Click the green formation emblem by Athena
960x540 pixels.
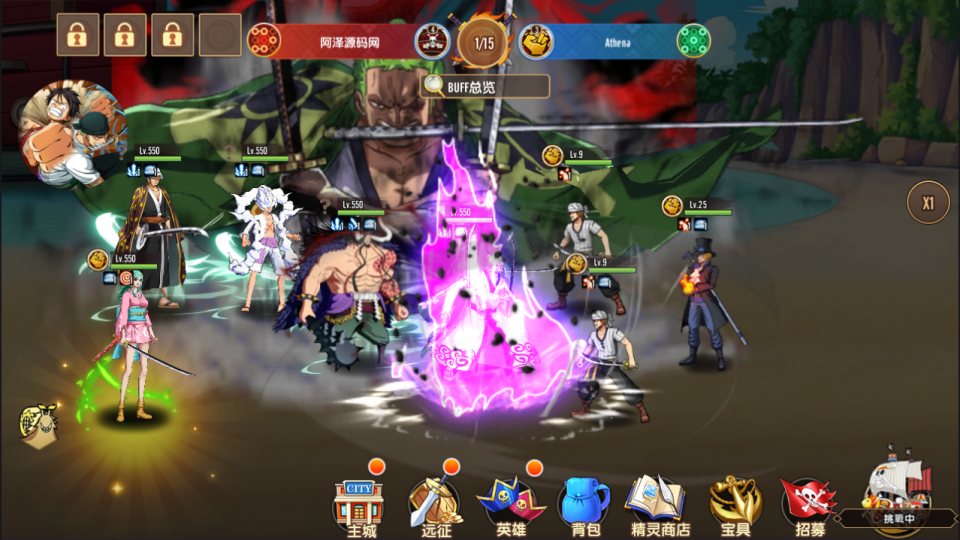click(693, 41)
